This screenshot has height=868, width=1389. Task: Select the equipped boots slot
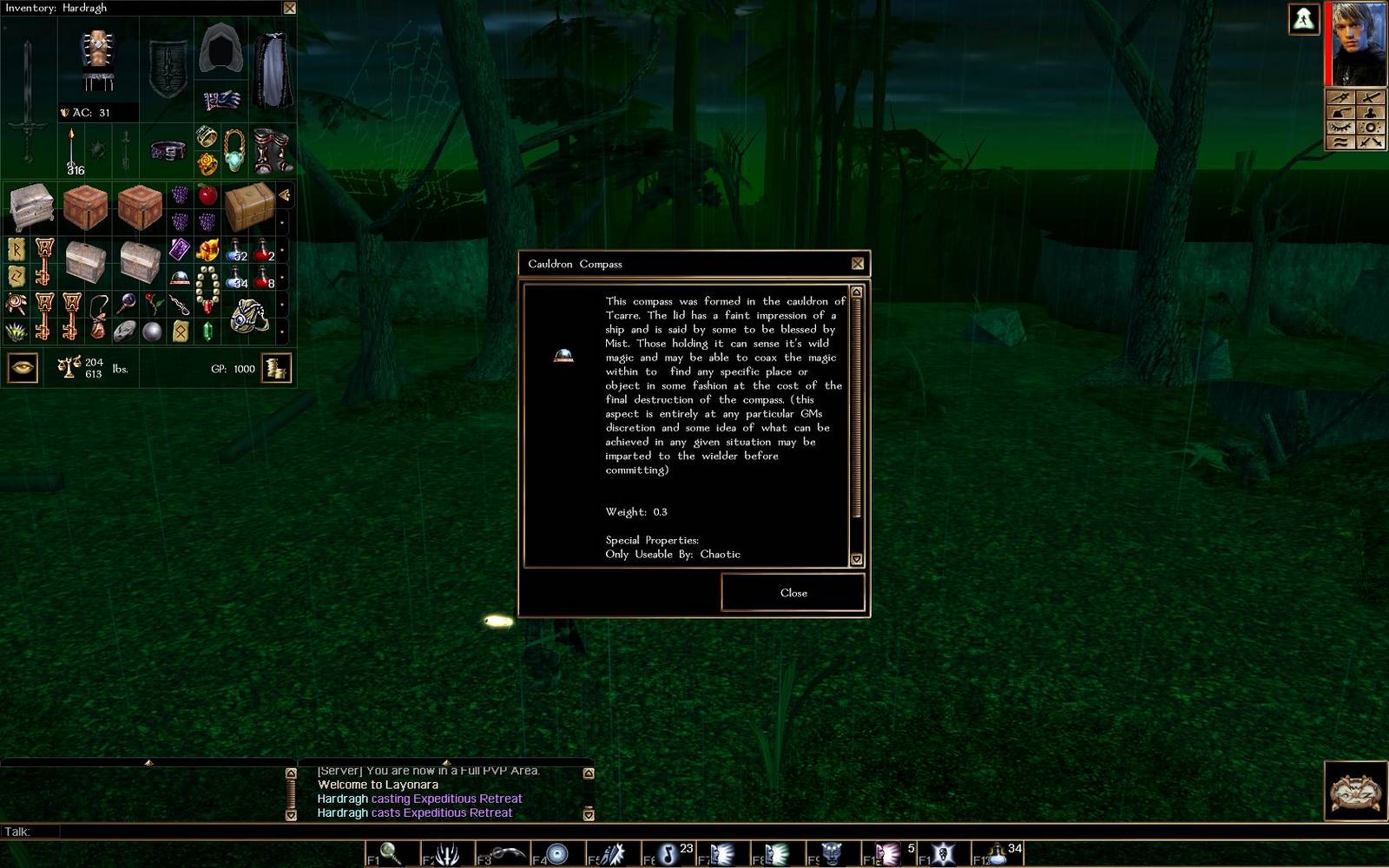pos(273,149)
